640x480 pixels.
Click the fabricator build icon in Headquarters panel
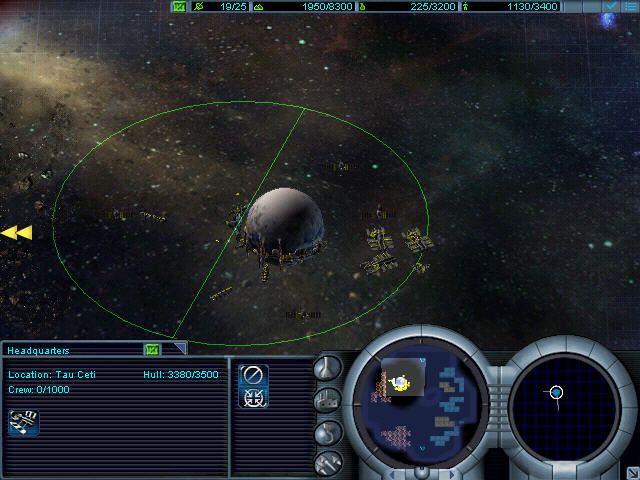point(24,422)
